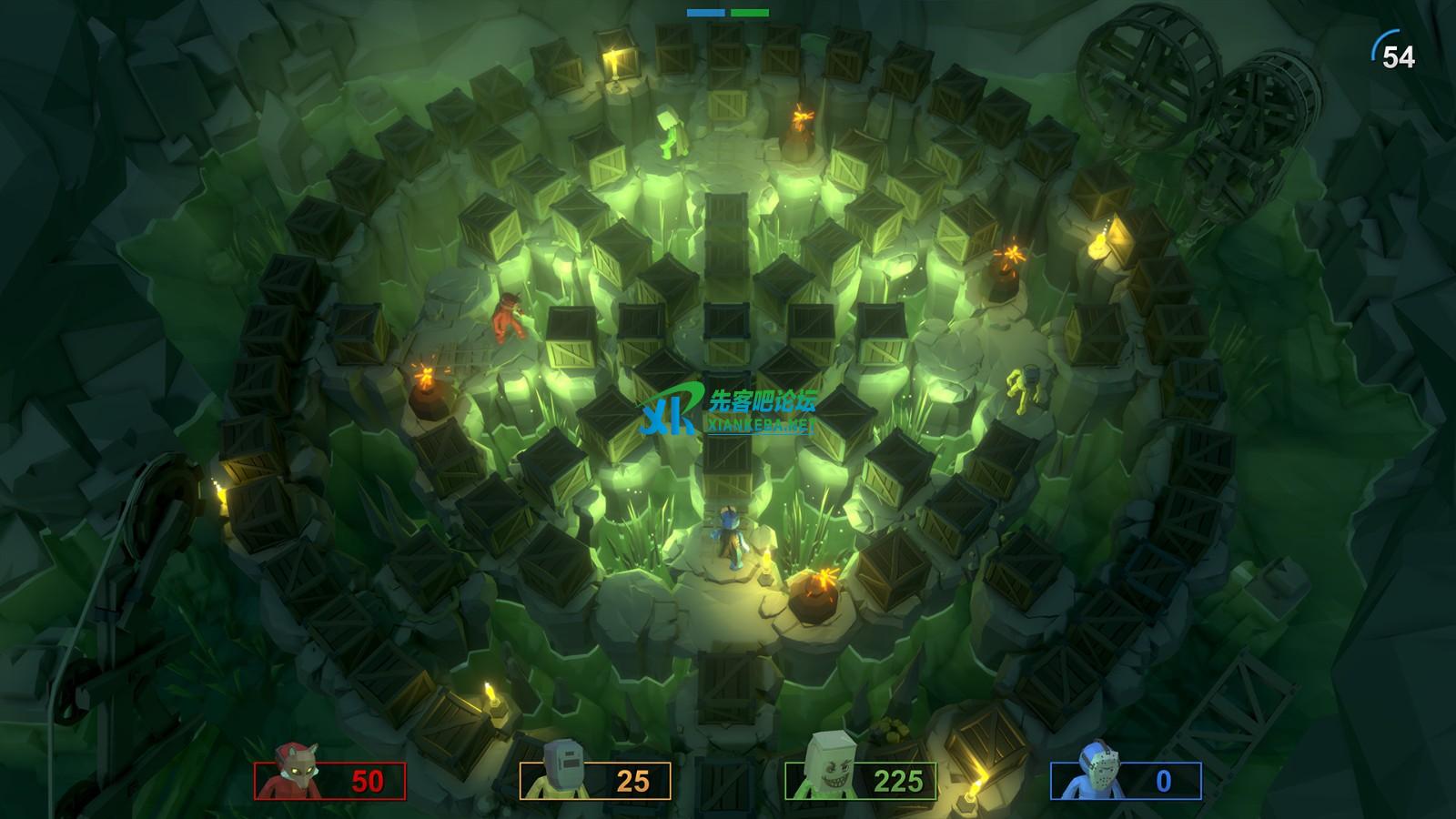Click the blue hockey mask player portrait
This screenshot has height=819, width=1456.
coord(1088,773)
